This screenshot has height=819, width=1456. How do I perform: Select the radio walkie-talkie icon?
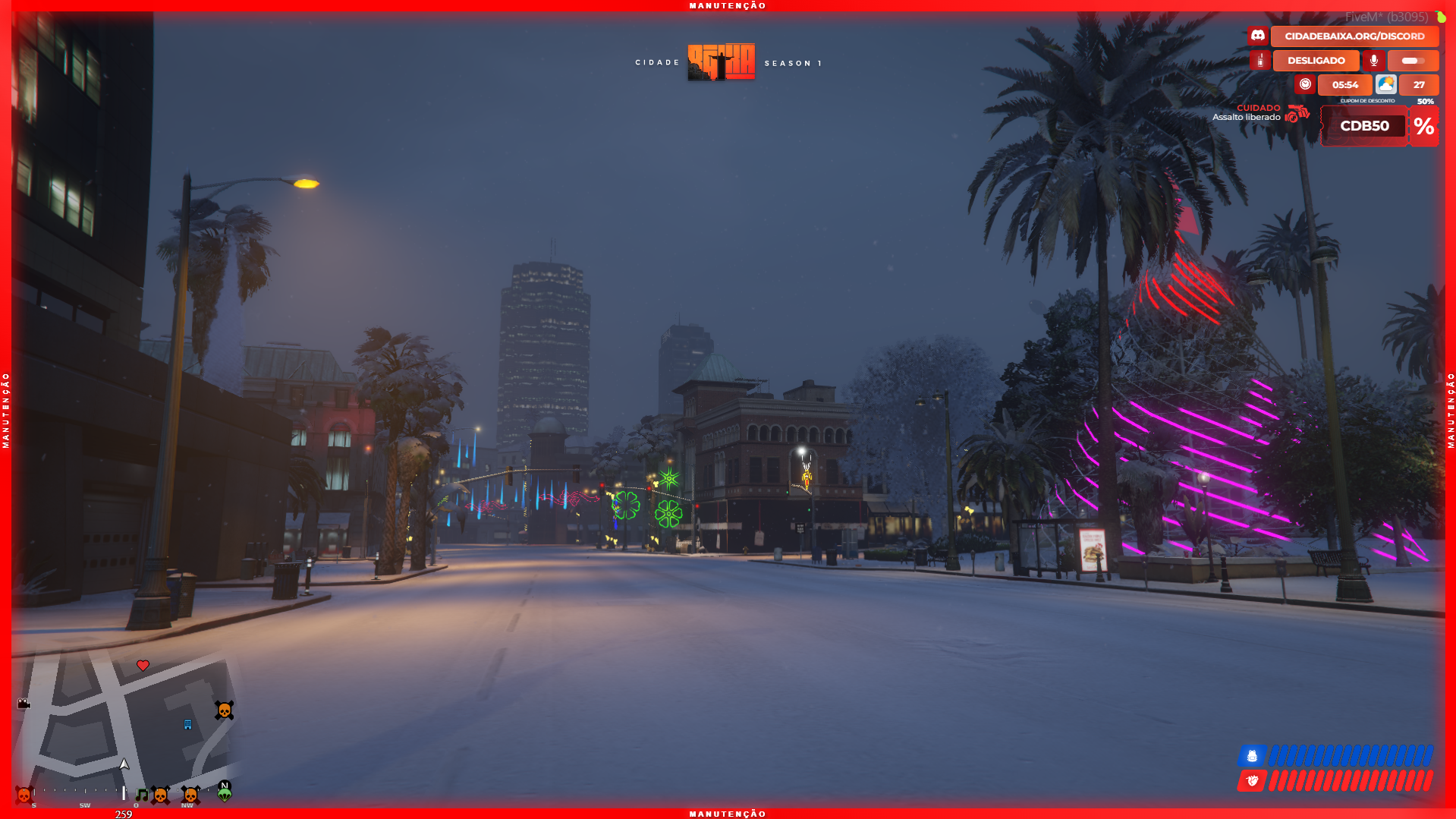coord(1260,61)
